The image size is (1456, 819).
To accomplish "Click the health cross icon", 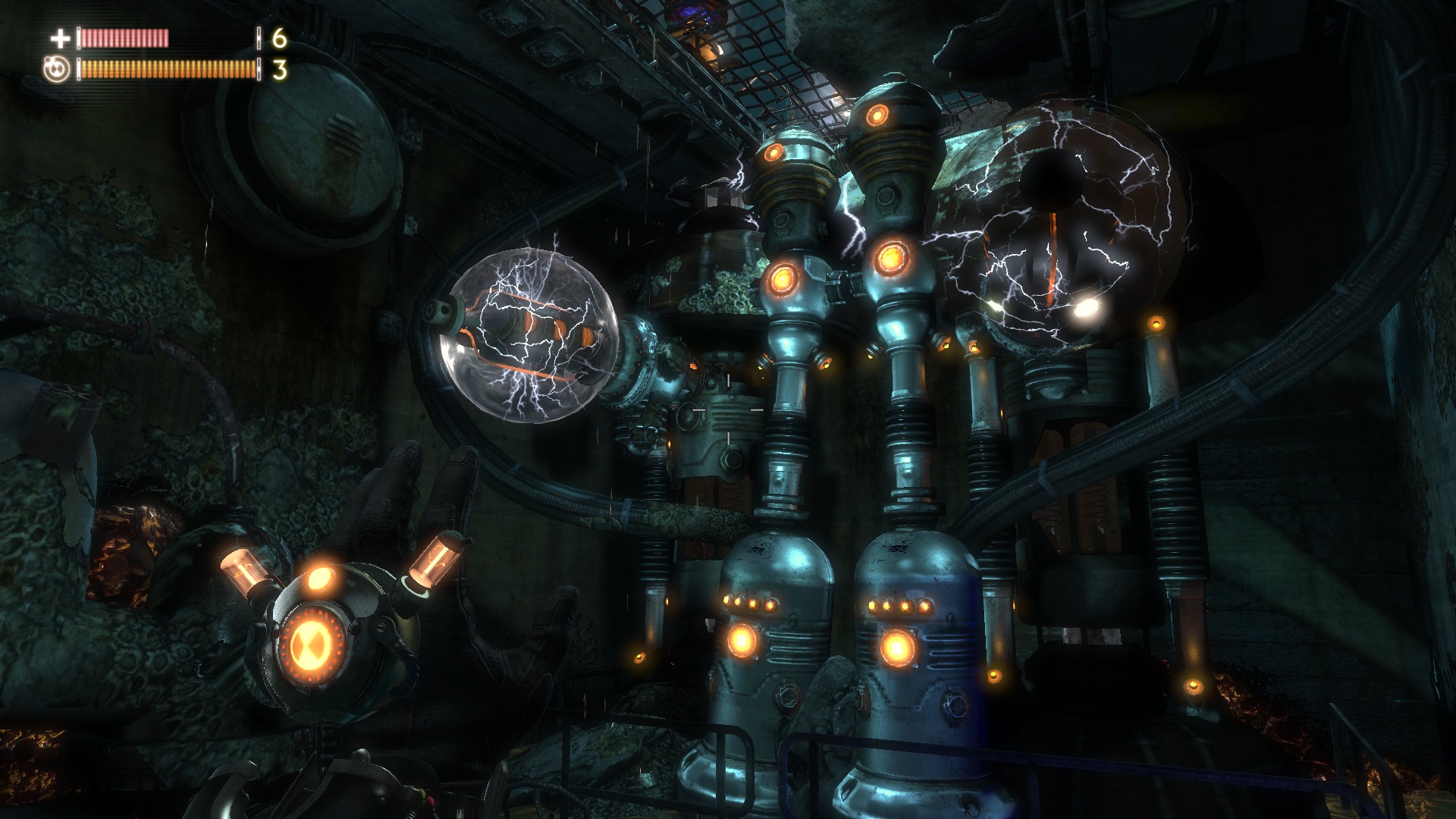I will 59,38.
